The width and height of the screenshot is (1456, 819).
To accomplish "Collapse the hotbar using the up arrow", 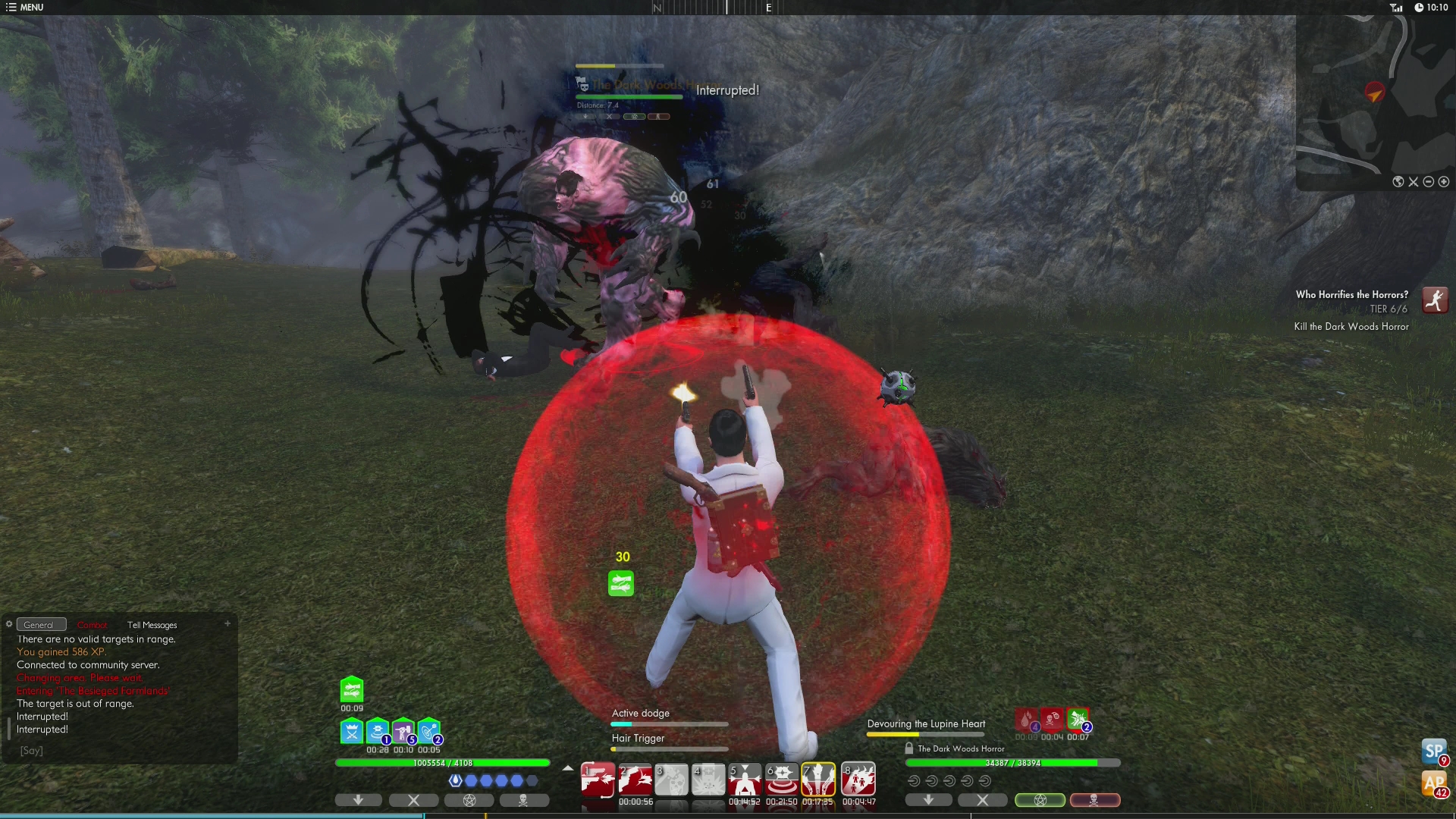I will pos(567,768).
